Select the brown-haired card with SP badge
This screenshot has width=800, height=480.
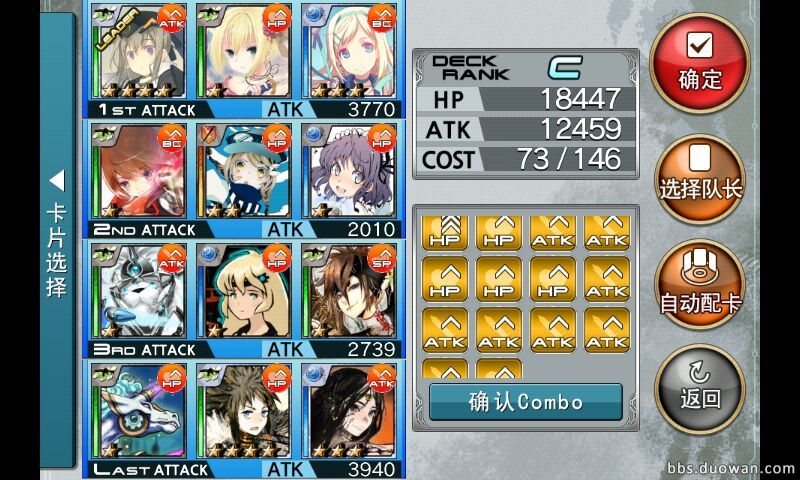pos(350,291)
